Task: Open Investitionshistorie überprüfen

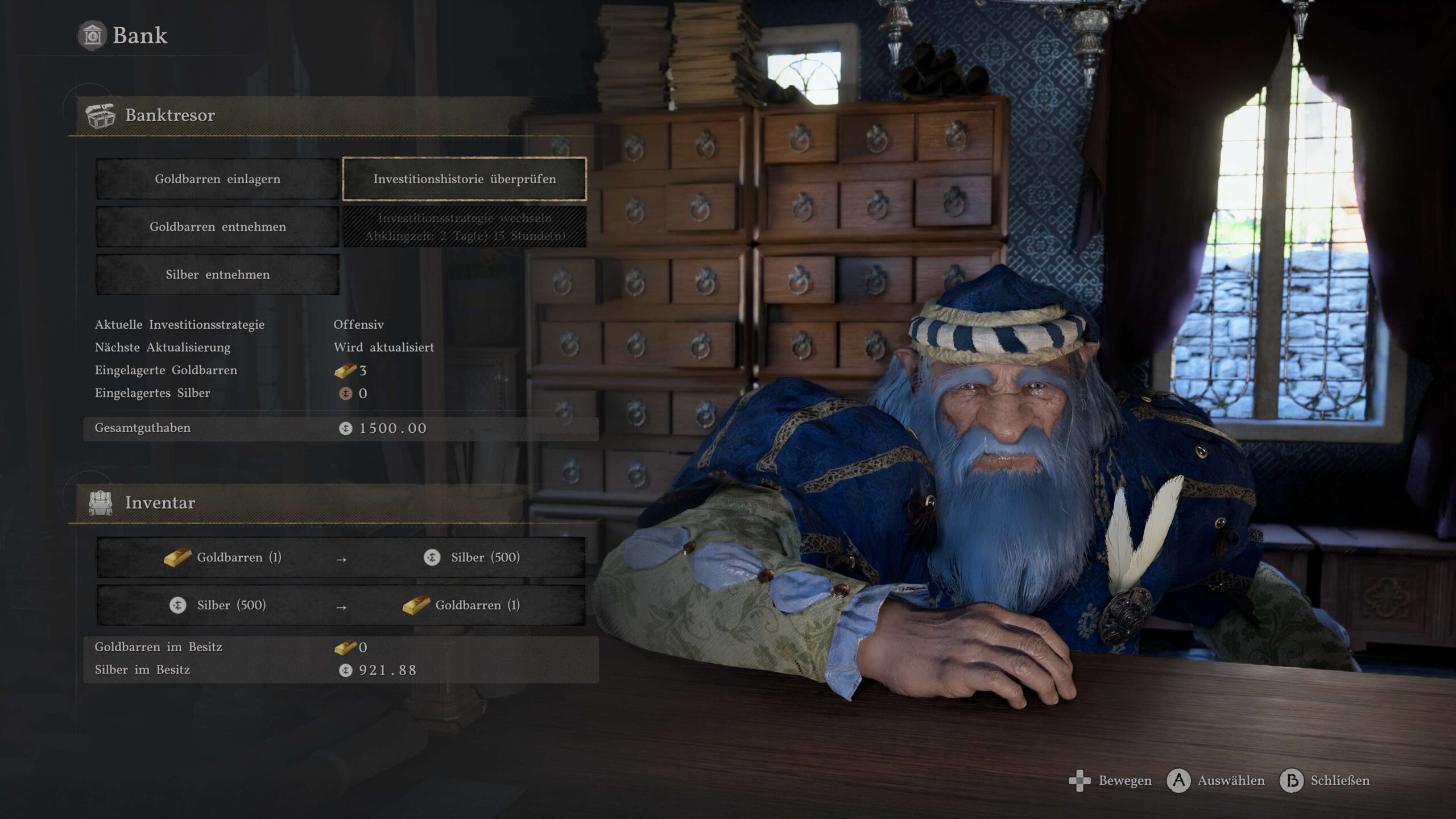Action: pos(464,179)
